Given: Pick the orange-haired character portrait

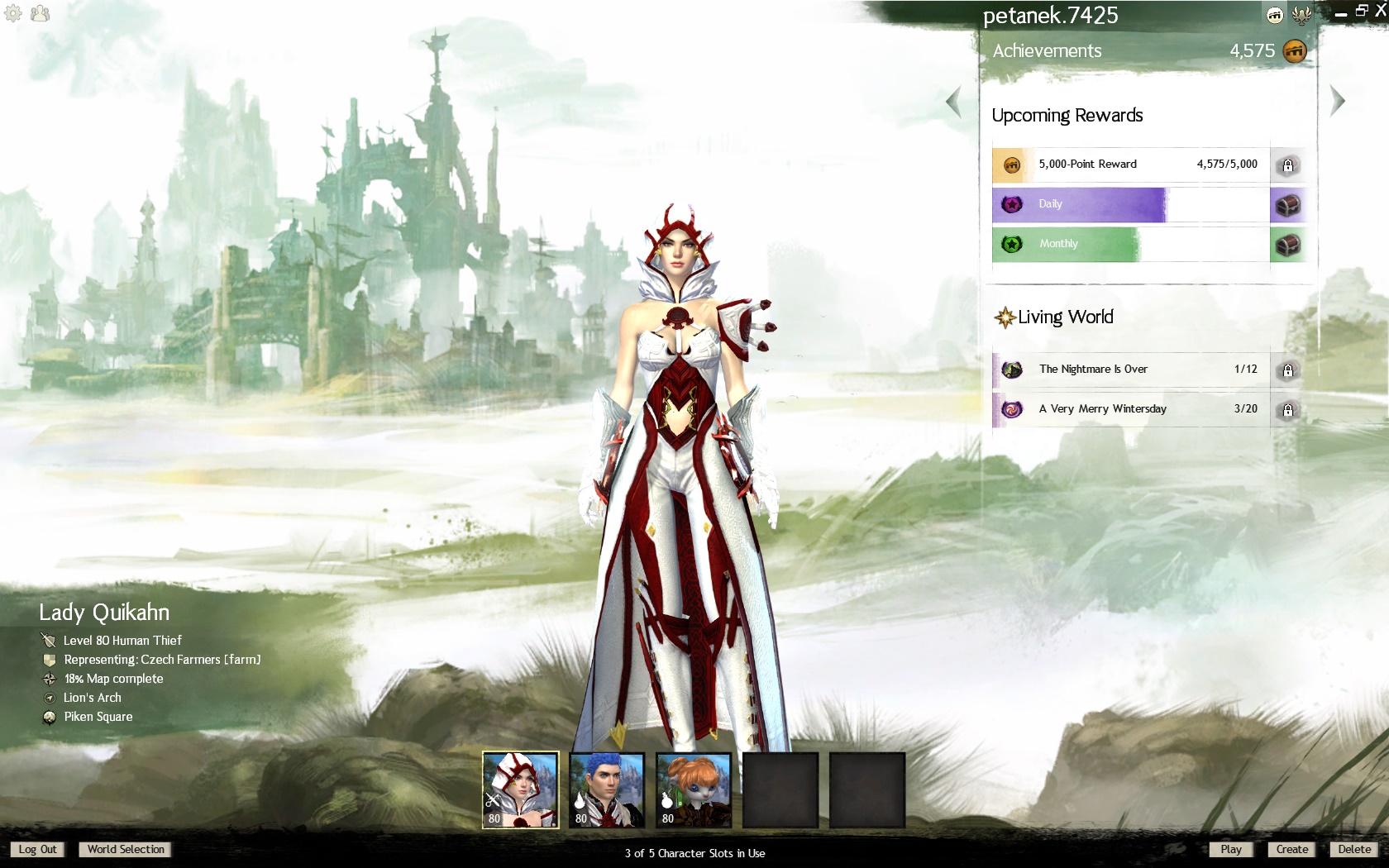Looking at the screenshot, I should pos(694,789).
